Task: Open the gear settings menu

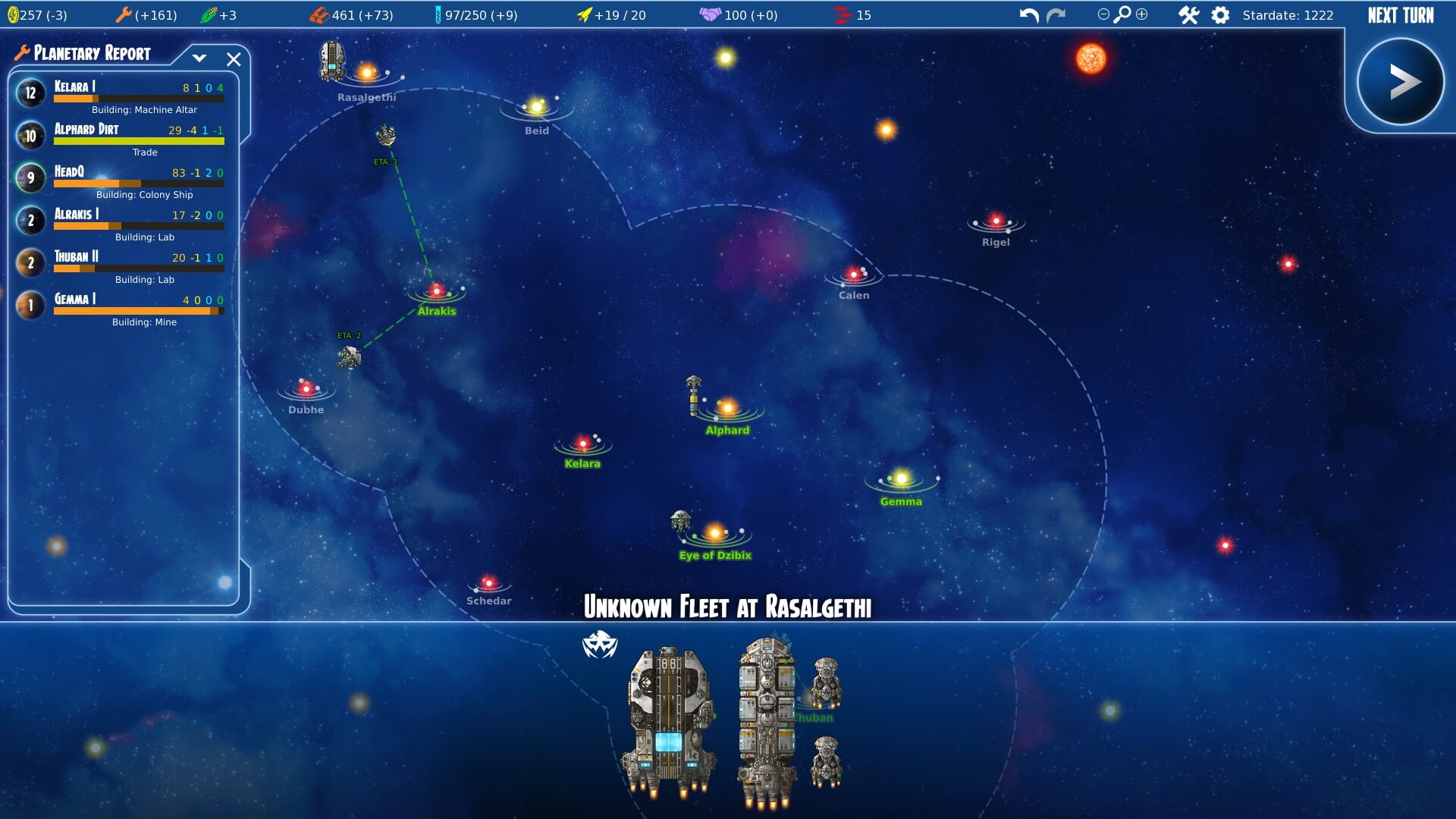Action: [1220, 15]
